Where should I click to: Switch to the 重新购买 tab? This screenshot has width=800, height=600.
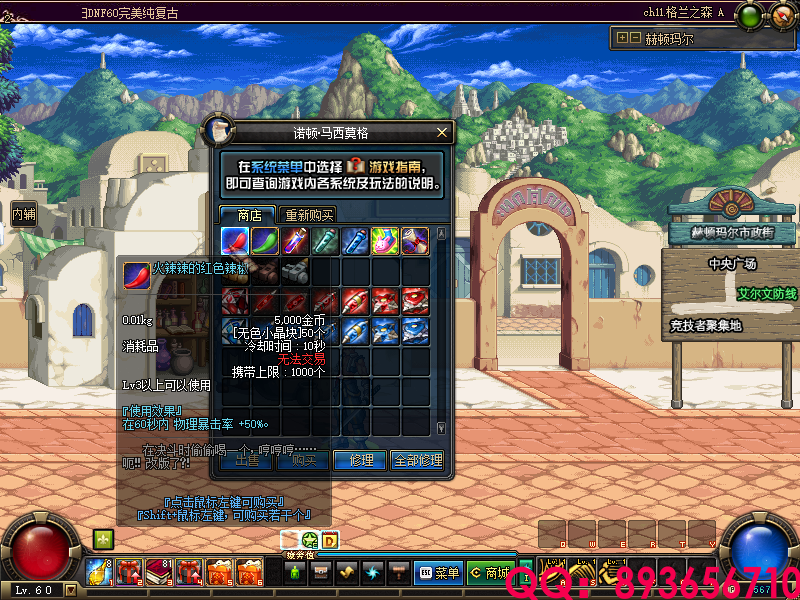[x=308, y=215]
